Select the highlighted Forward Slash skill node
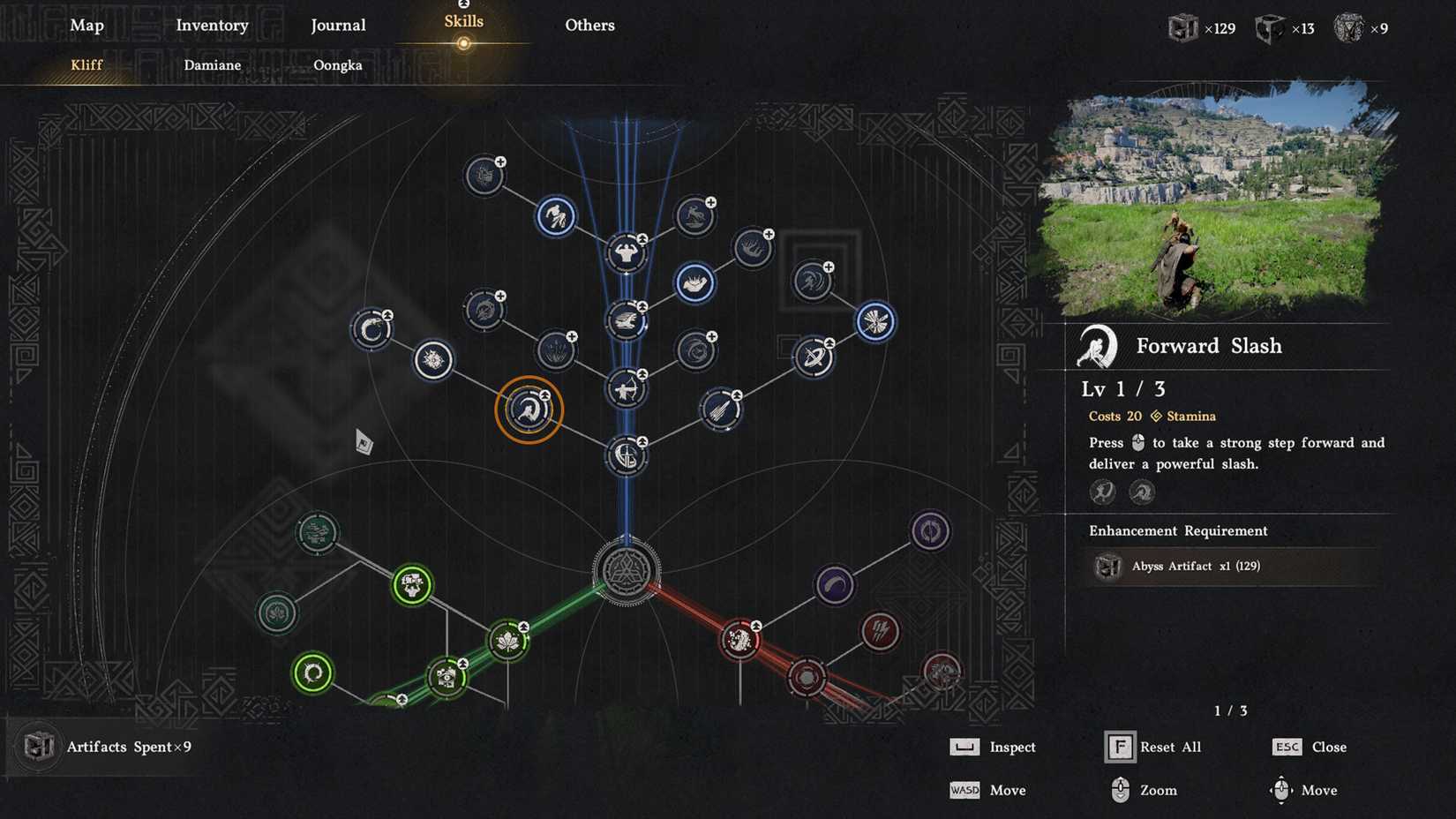The image size is (1456, 819). pyautogui.click(x=528, y=408)
